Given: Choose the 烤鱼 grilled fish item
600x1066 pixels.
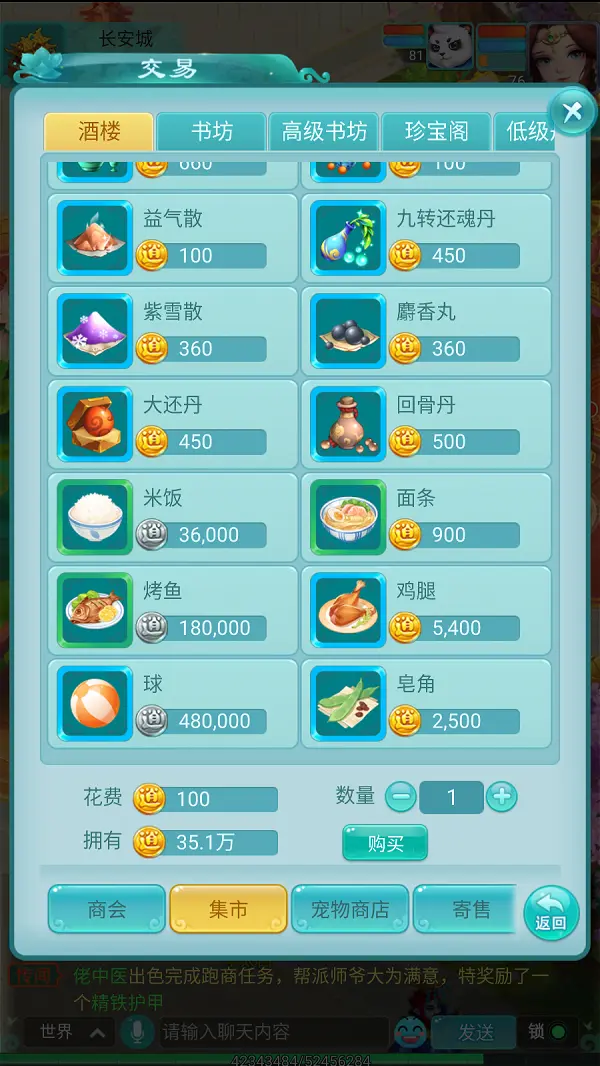Looking at the screenshot, I should tap(173, 610).
